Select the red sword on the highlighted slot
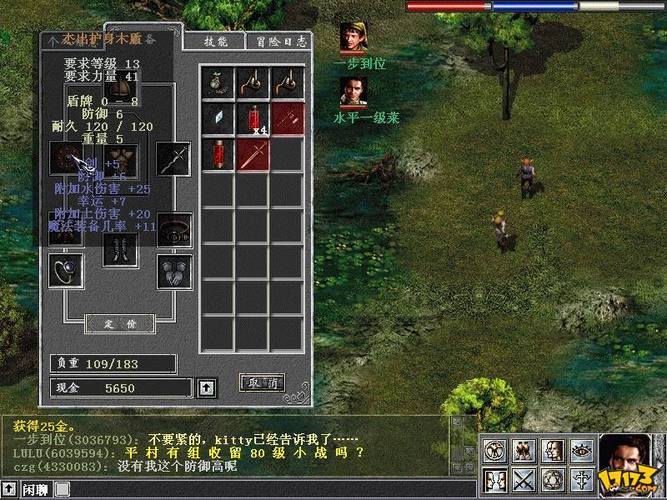 252,154
